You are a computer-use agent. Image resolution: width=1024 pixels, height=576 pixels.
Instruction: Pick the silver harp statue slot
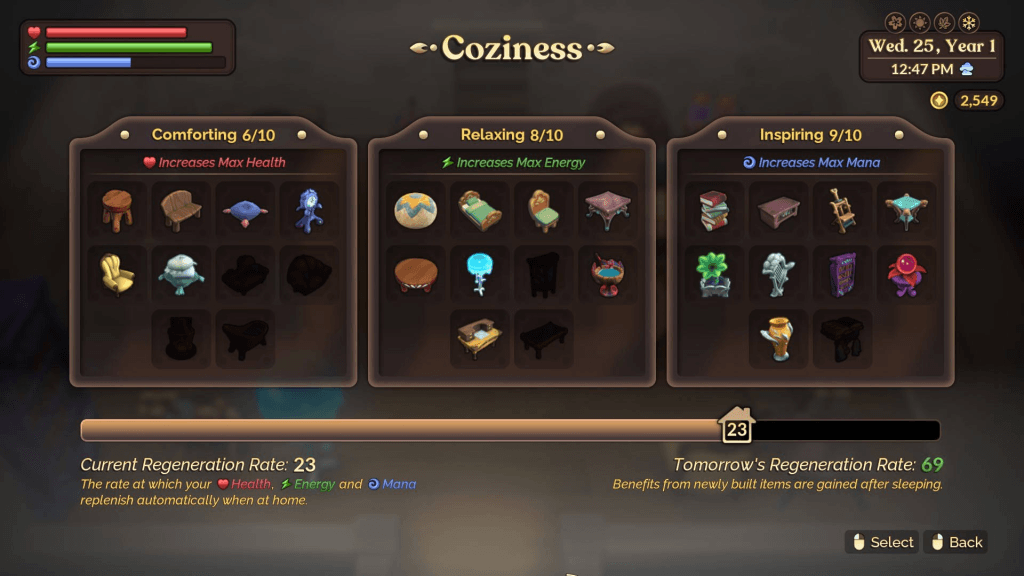[779, 274]
